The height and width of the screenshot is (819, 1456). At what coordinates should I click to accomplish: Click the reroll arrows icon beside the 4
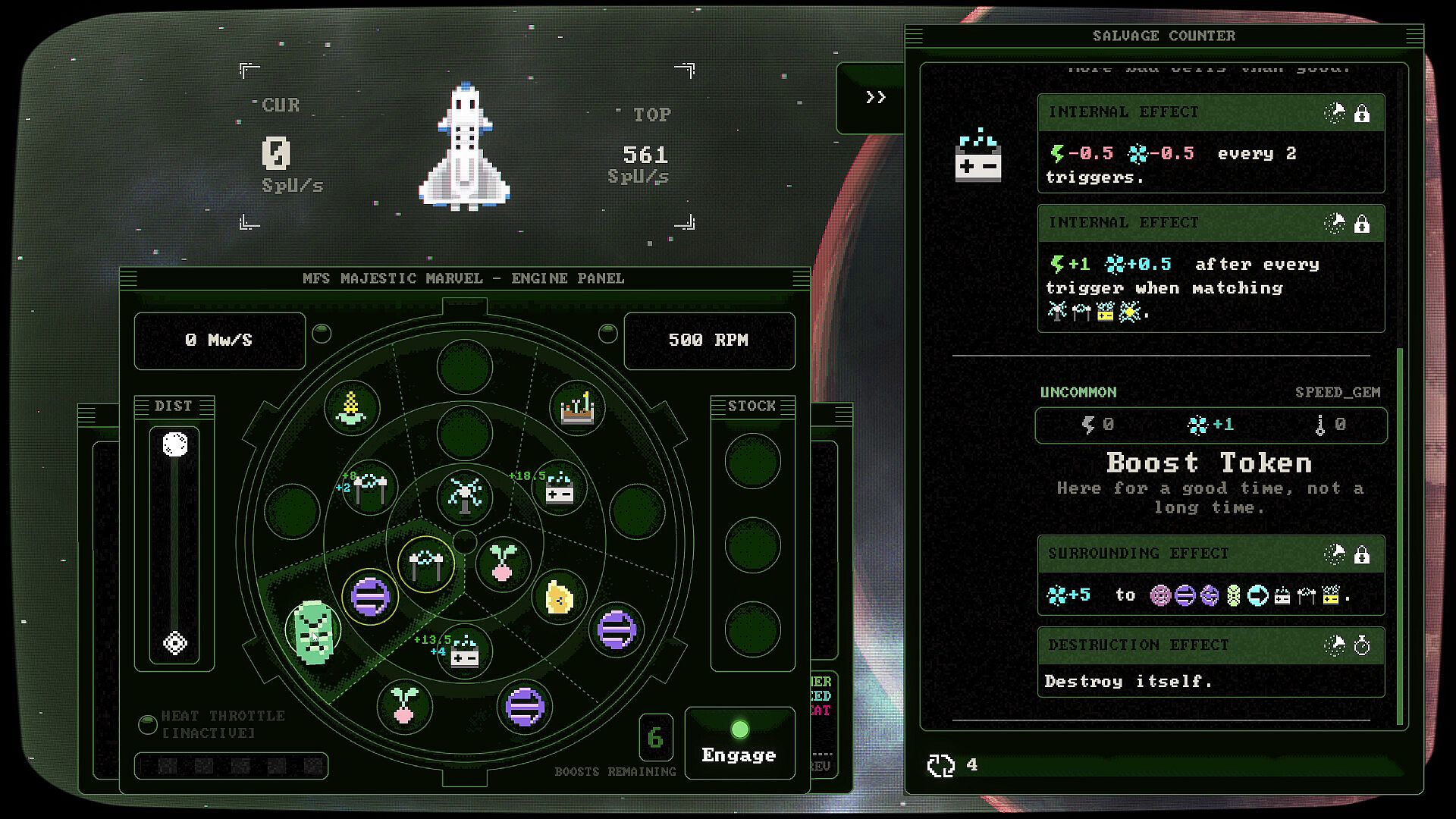[x=941, y=765]
